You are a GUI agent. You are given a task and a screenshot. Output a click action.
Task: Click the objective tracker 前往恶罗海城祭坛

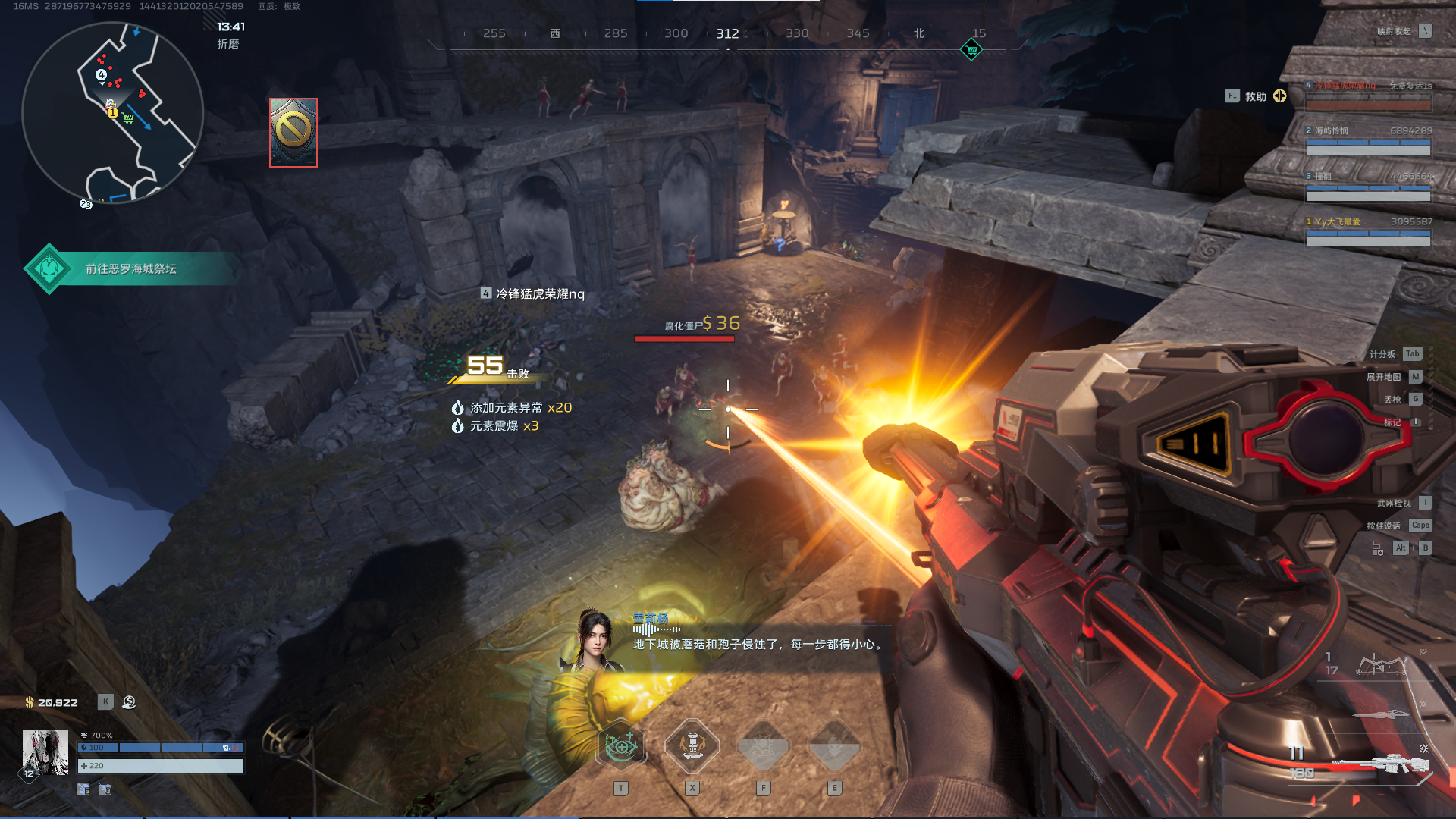click(x=130, y=268)
